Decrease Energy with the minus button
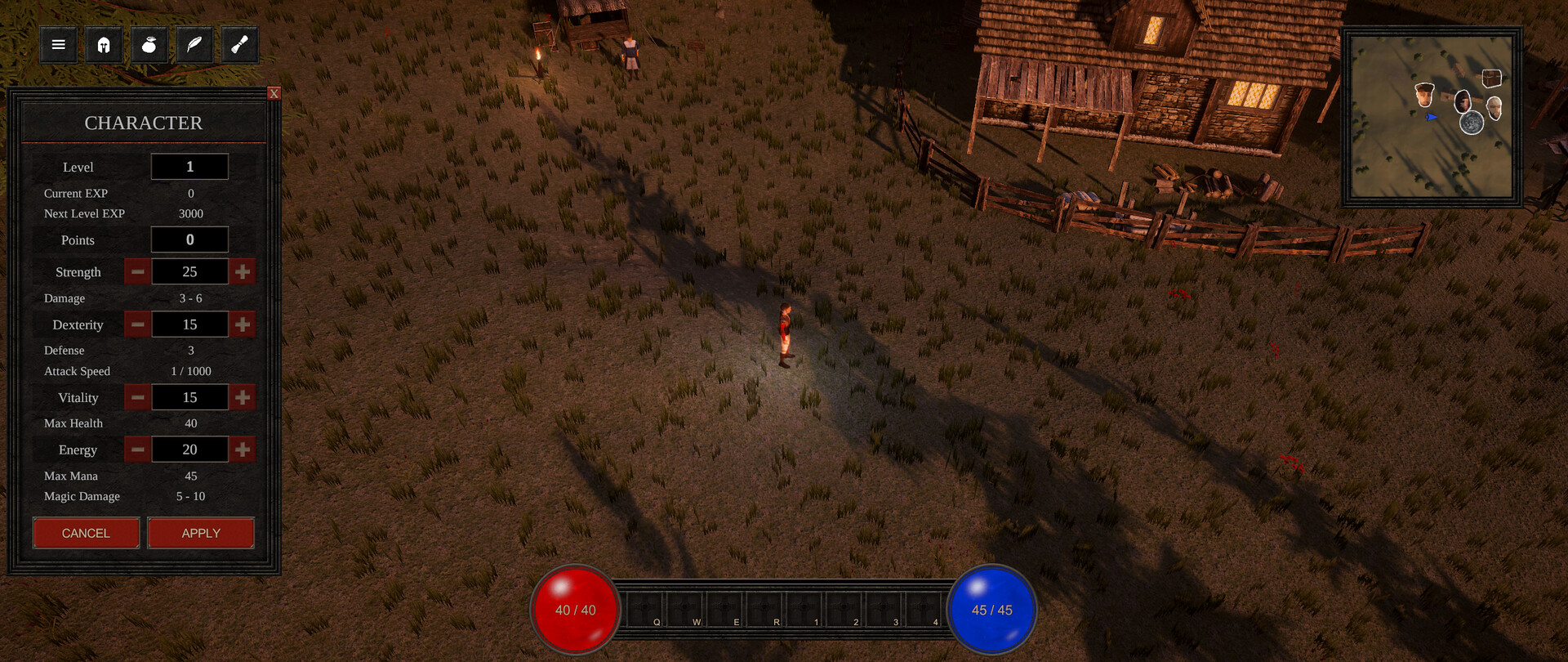 tap(137, 449)
